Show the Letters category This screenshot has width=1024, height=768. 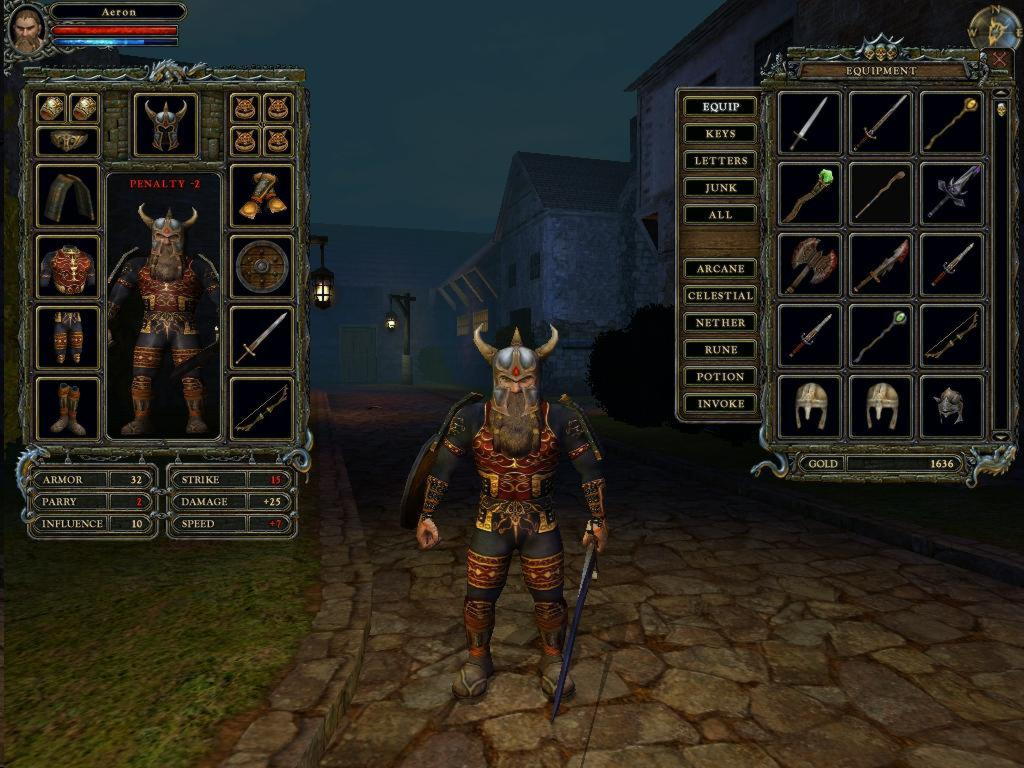point(720,161)
